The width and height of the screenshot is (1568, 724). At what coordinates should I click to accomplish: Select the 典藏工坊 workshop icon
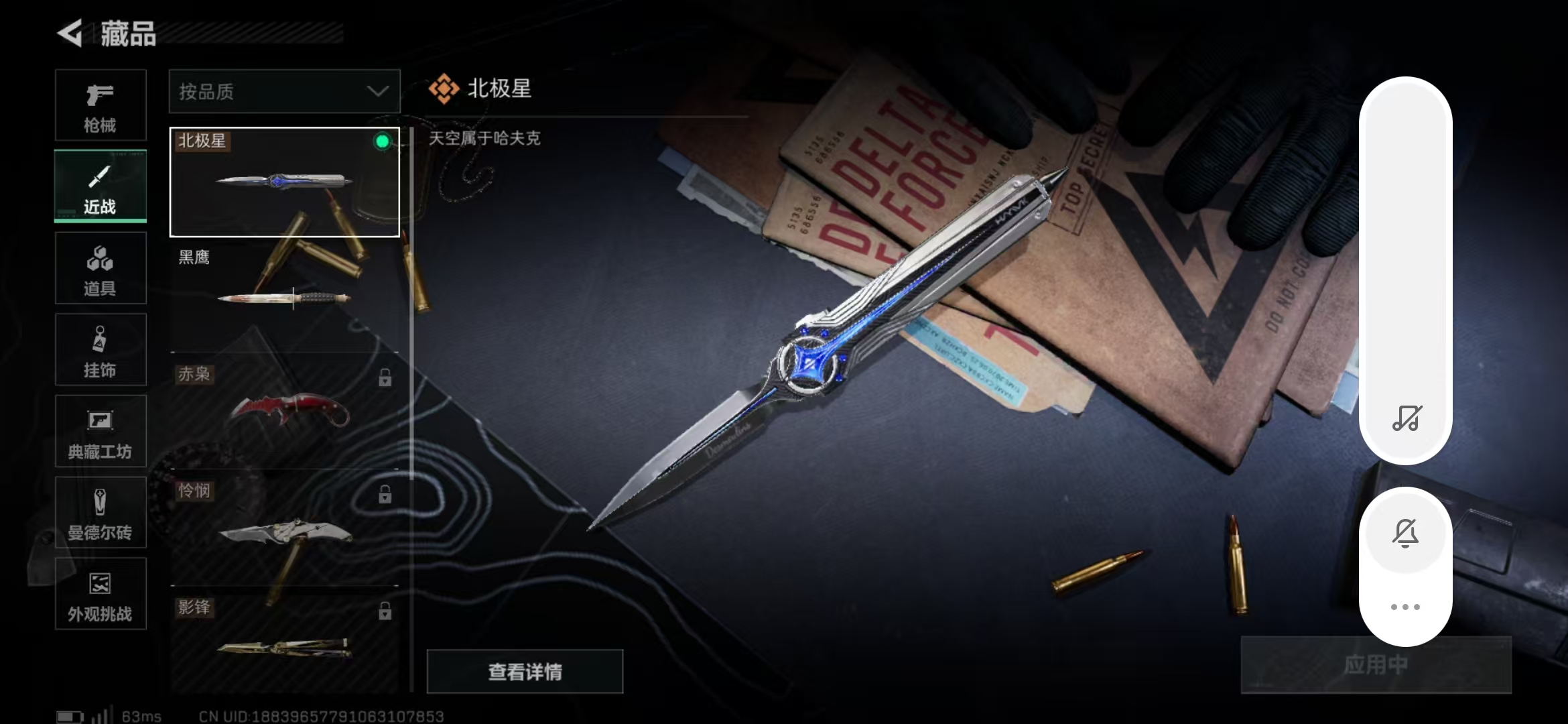100,431
